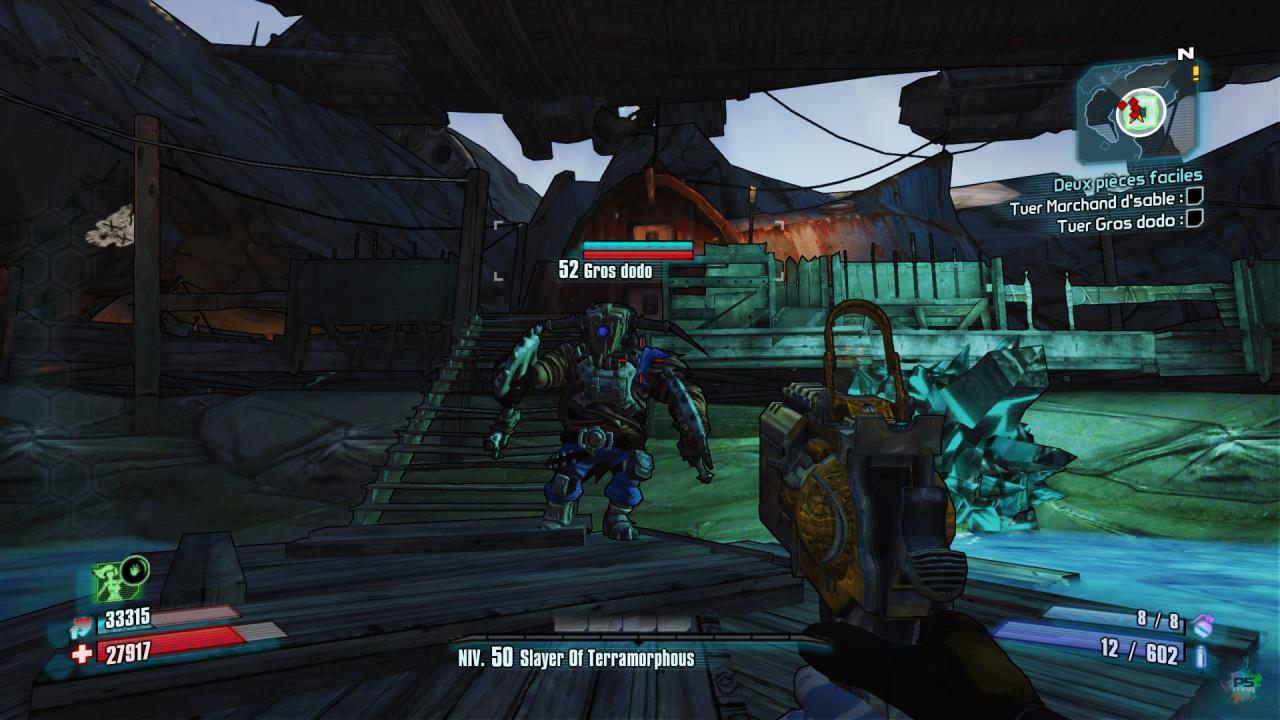This screenshot has height=720, width=1280.
Task: Click the shield icon beside 33315
Action: click(x=81, y=627)
